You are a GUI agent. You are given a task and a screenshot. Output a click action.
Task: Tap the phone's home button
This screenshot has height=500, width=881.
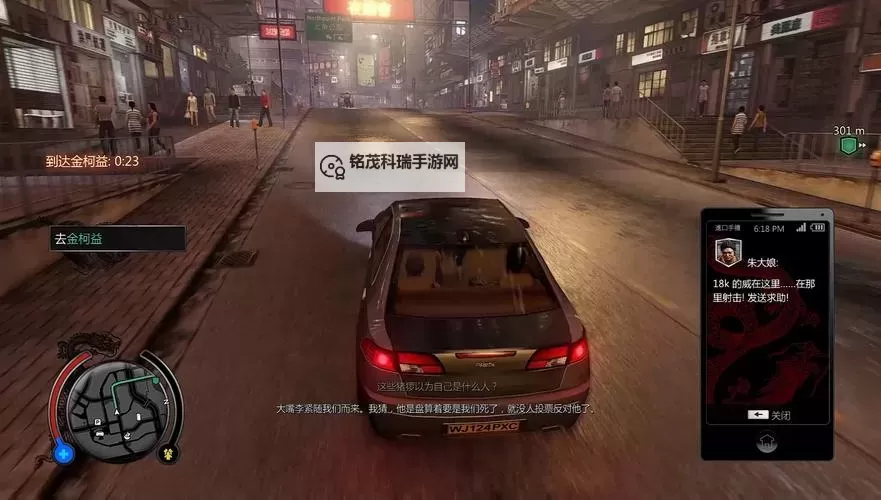coord(767,439)
